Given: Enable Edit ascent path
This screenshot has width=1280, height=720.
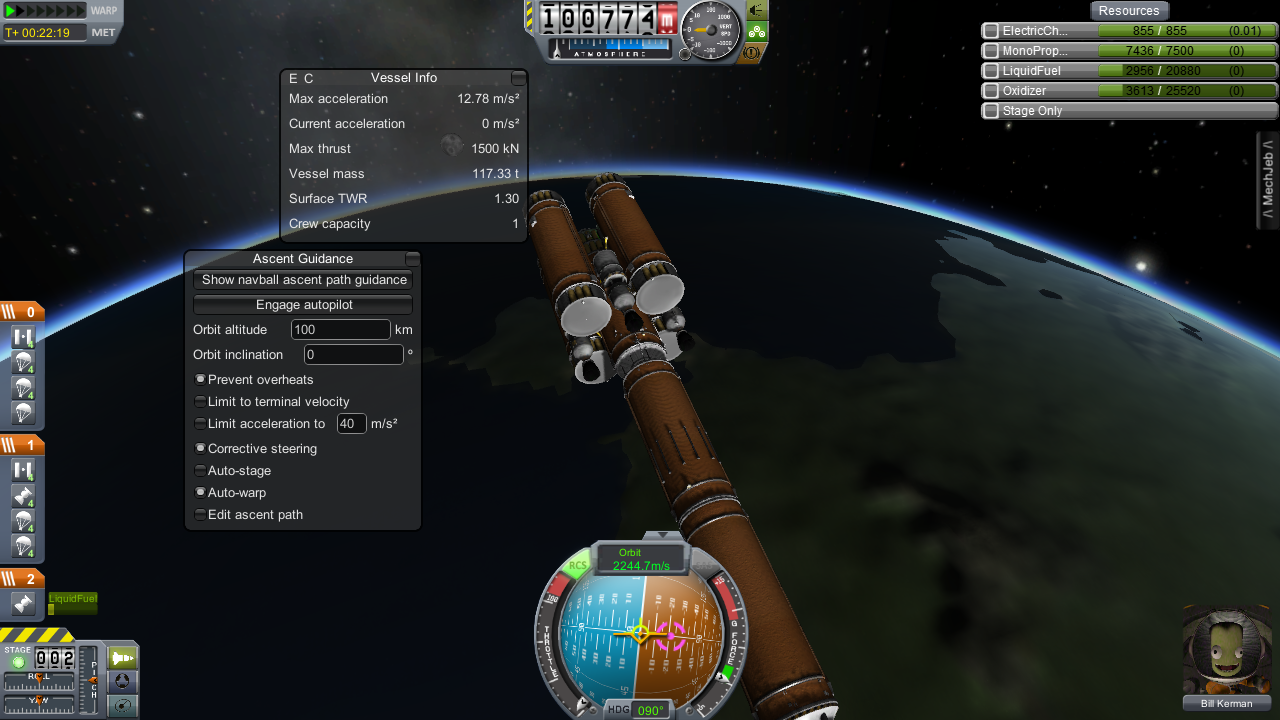Looking at the screenshot, I should 201,515.
